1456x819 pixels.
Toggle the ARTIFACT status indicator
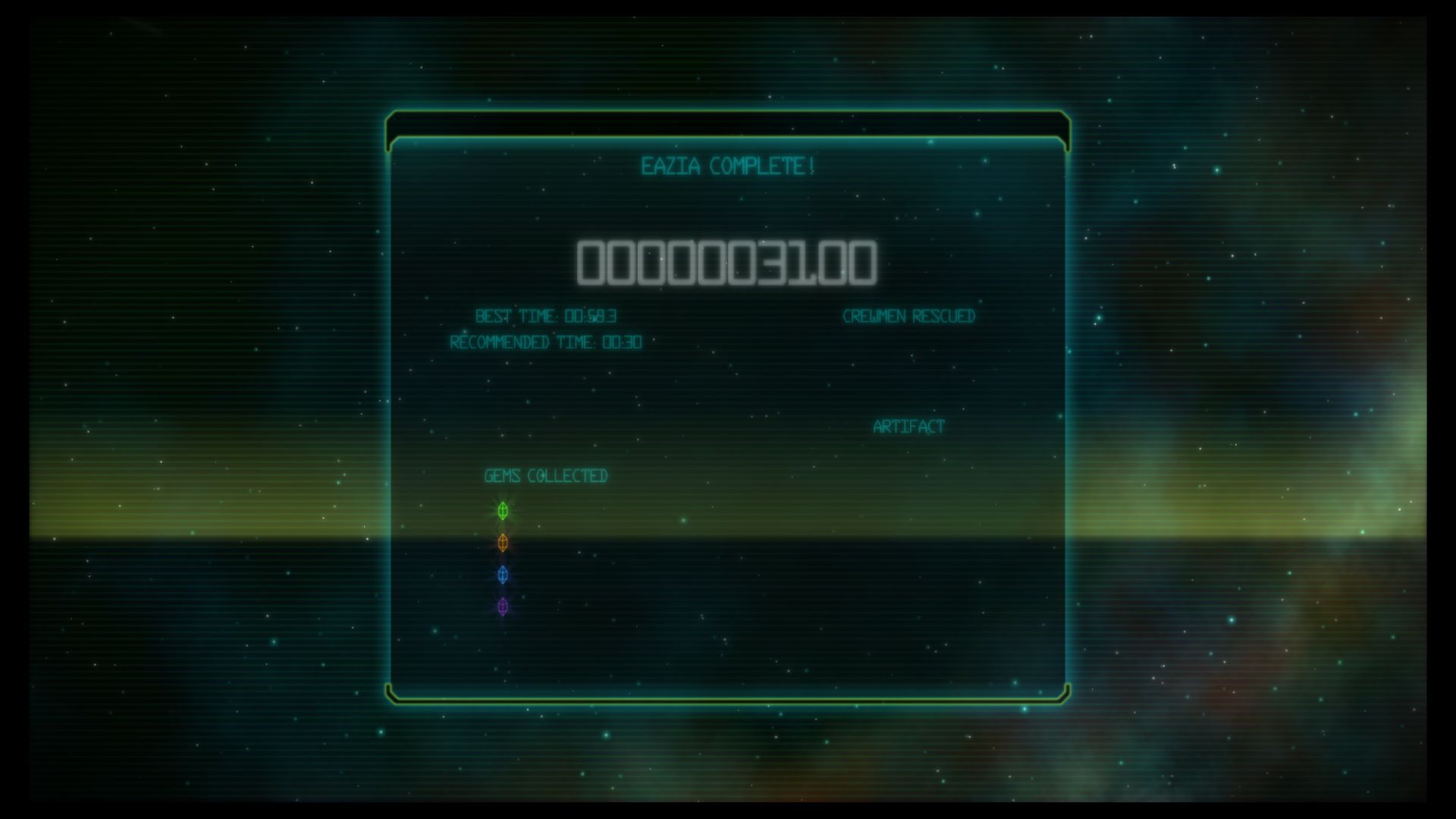(x=908, y=426)
